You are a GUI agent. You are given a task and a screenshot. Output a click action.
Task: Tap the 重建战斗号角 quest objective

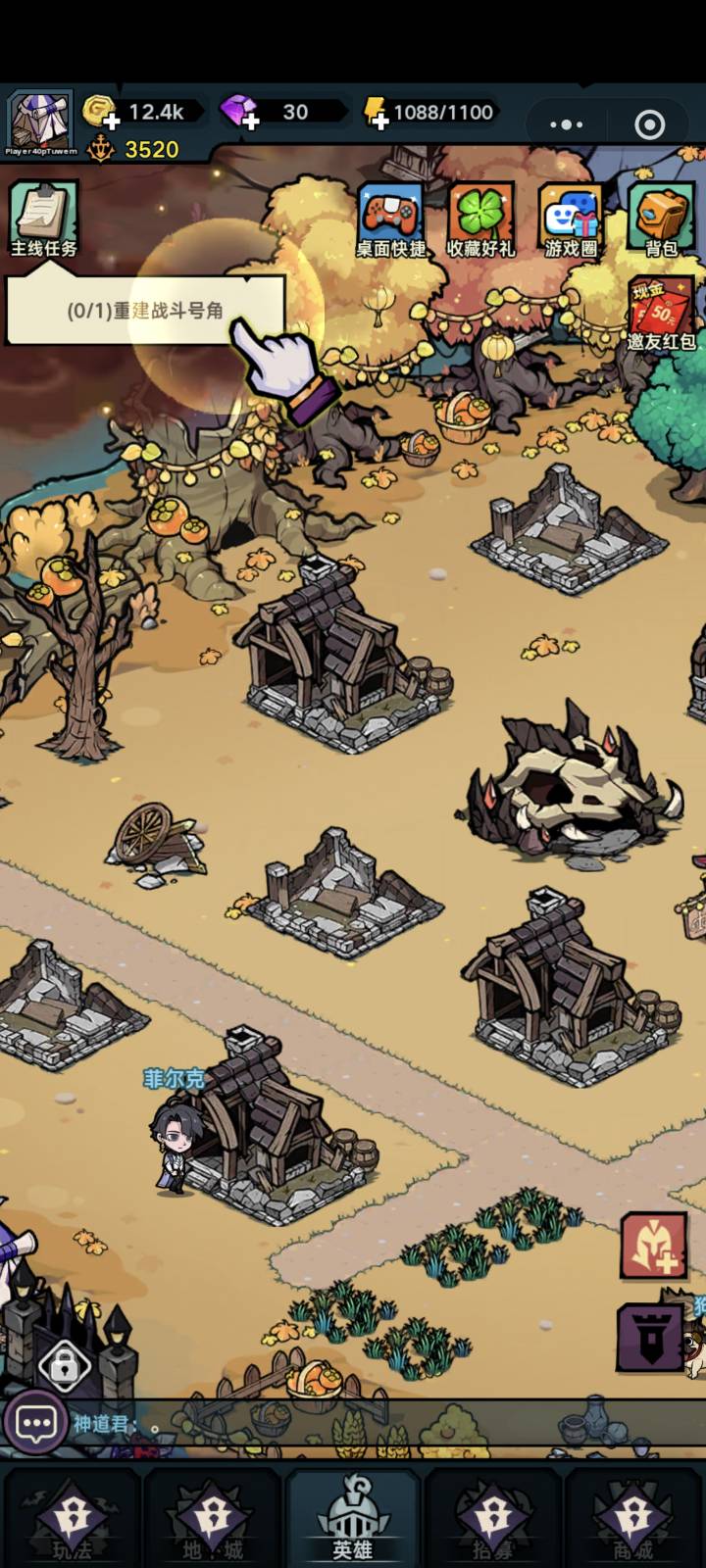click(x=145, y=311)
